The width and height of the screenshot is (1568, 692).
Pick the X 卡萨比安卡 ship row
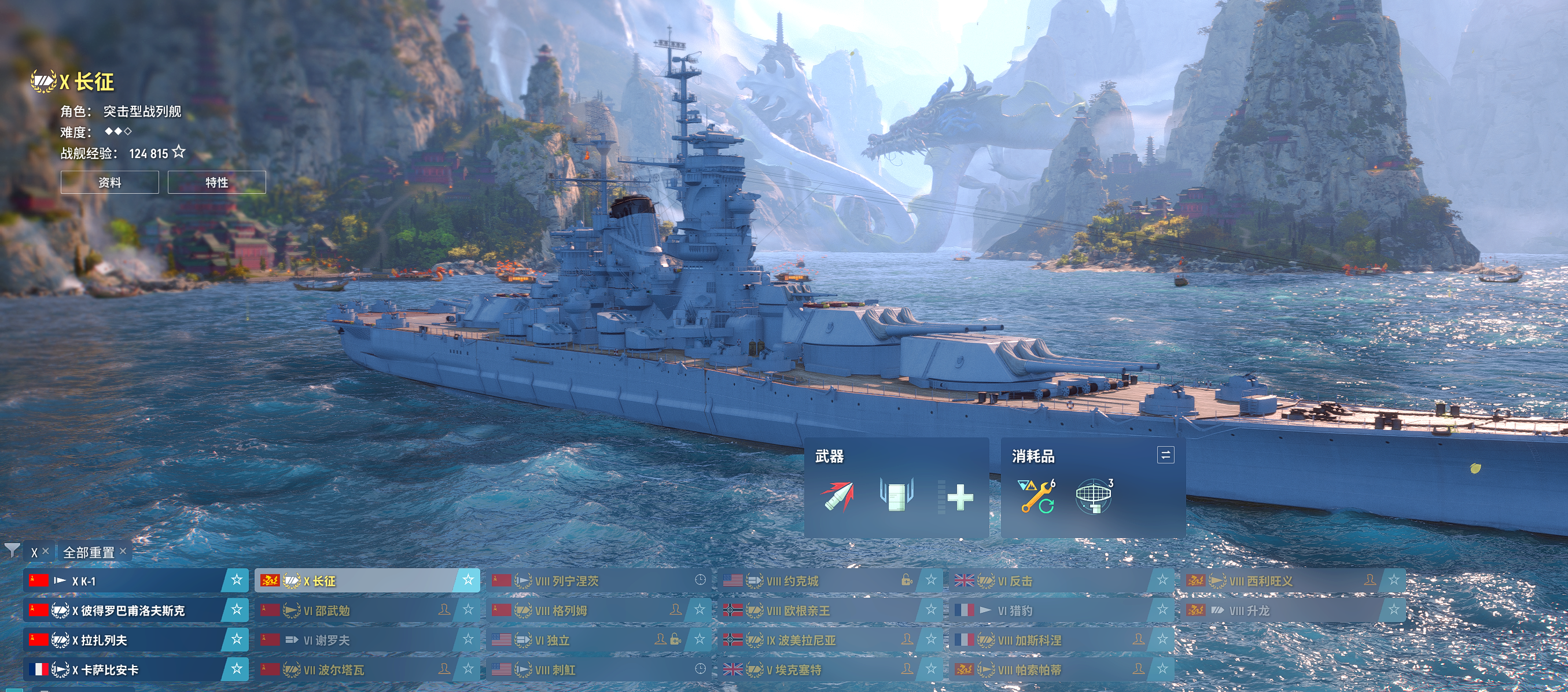122,670
